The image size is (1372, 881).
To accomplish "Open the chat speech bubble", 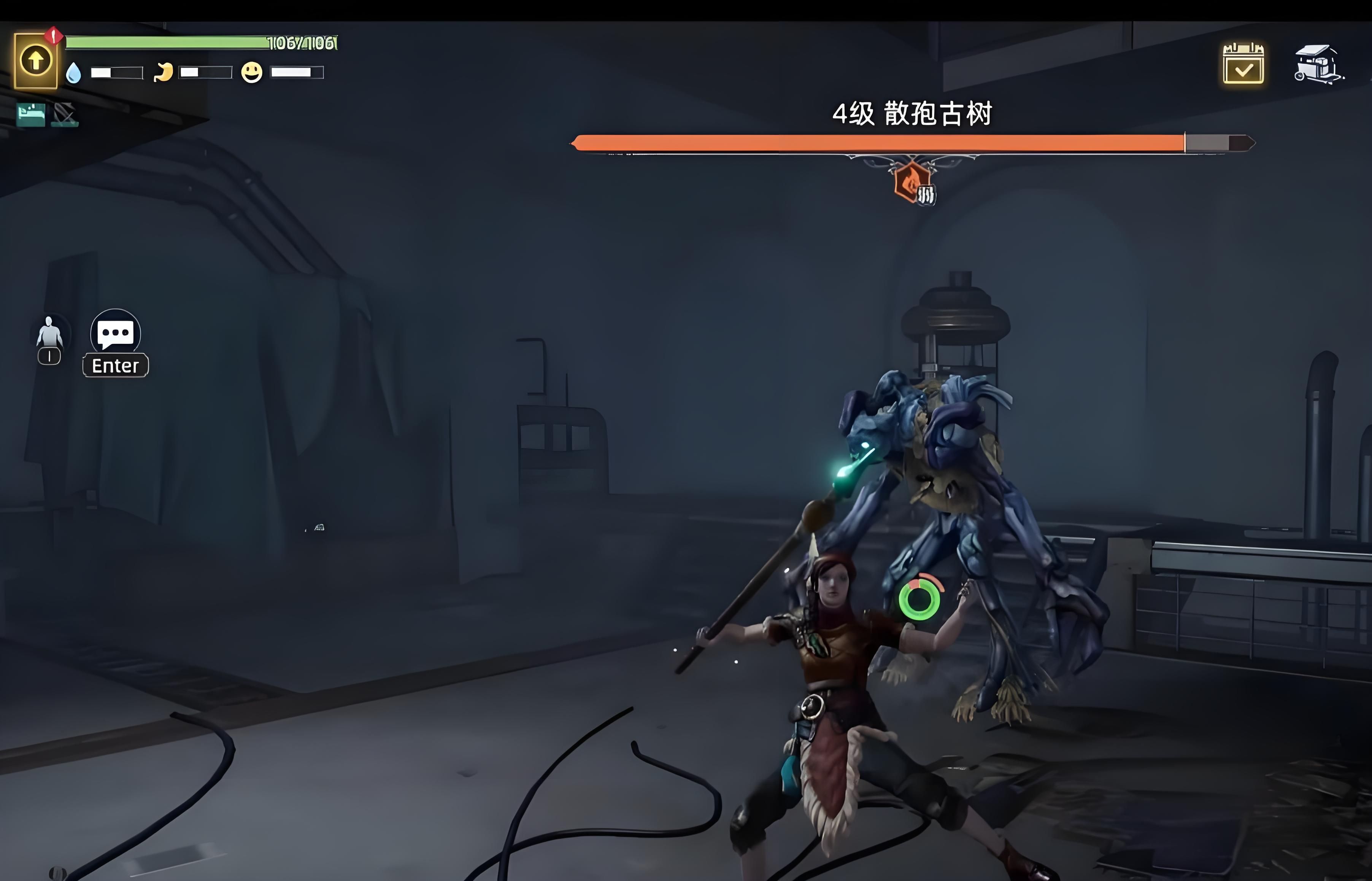I will coord(116,332).
